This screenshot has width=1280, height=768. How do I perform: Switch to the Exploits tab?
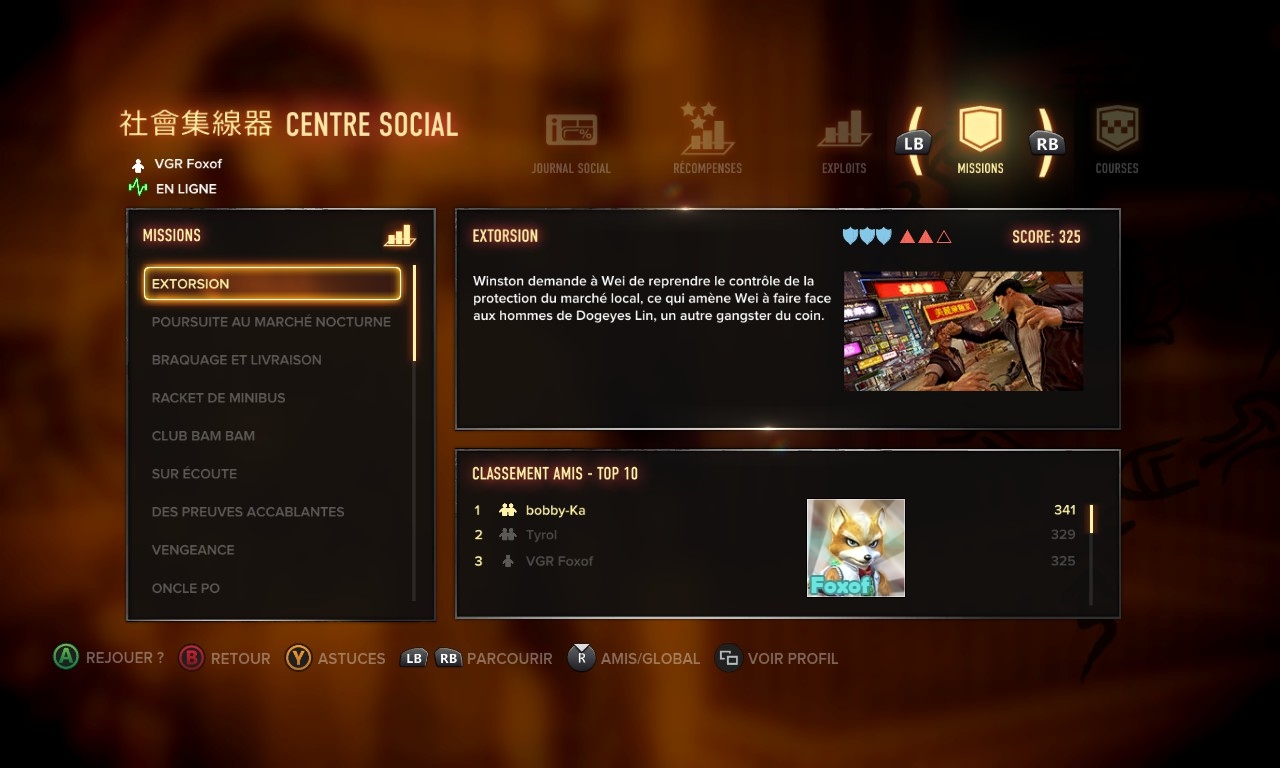pos(844,142)
